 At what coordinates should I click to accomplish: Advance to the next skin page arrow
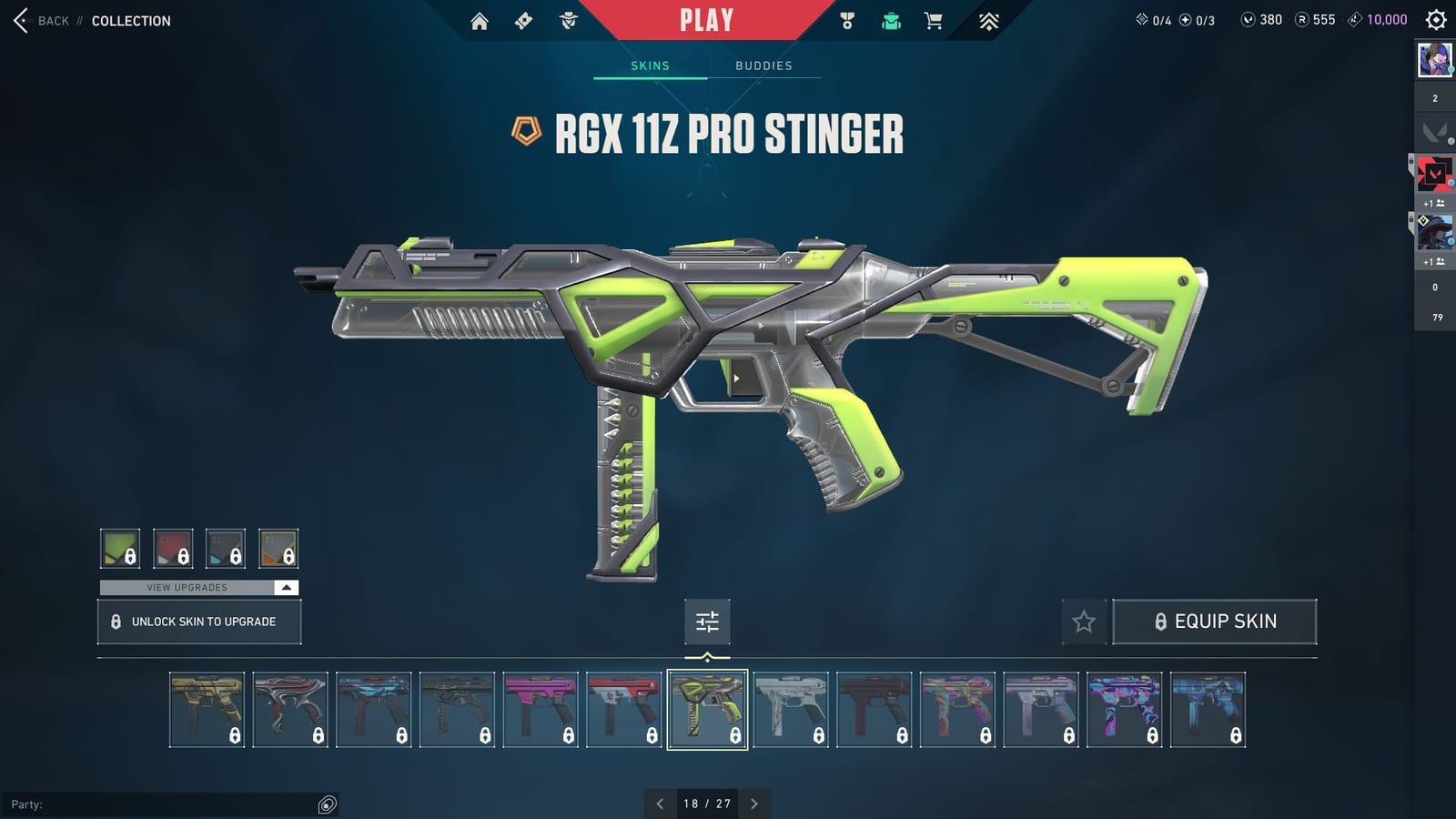[x=753, y=804]
